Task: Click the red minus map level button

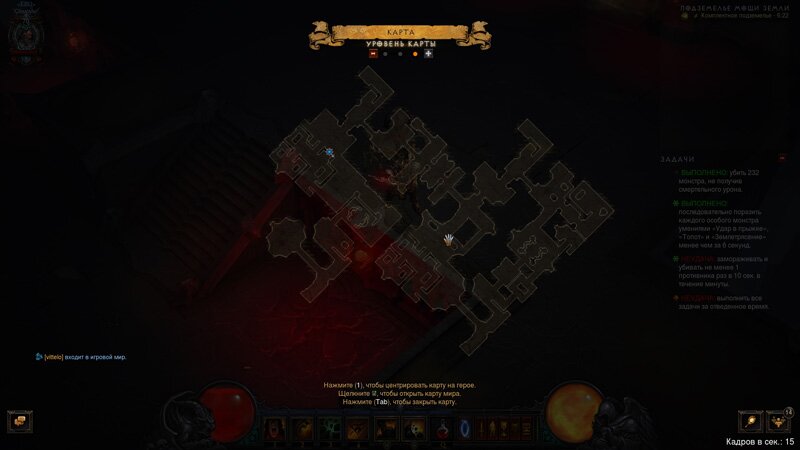Action: coord(373,54)
